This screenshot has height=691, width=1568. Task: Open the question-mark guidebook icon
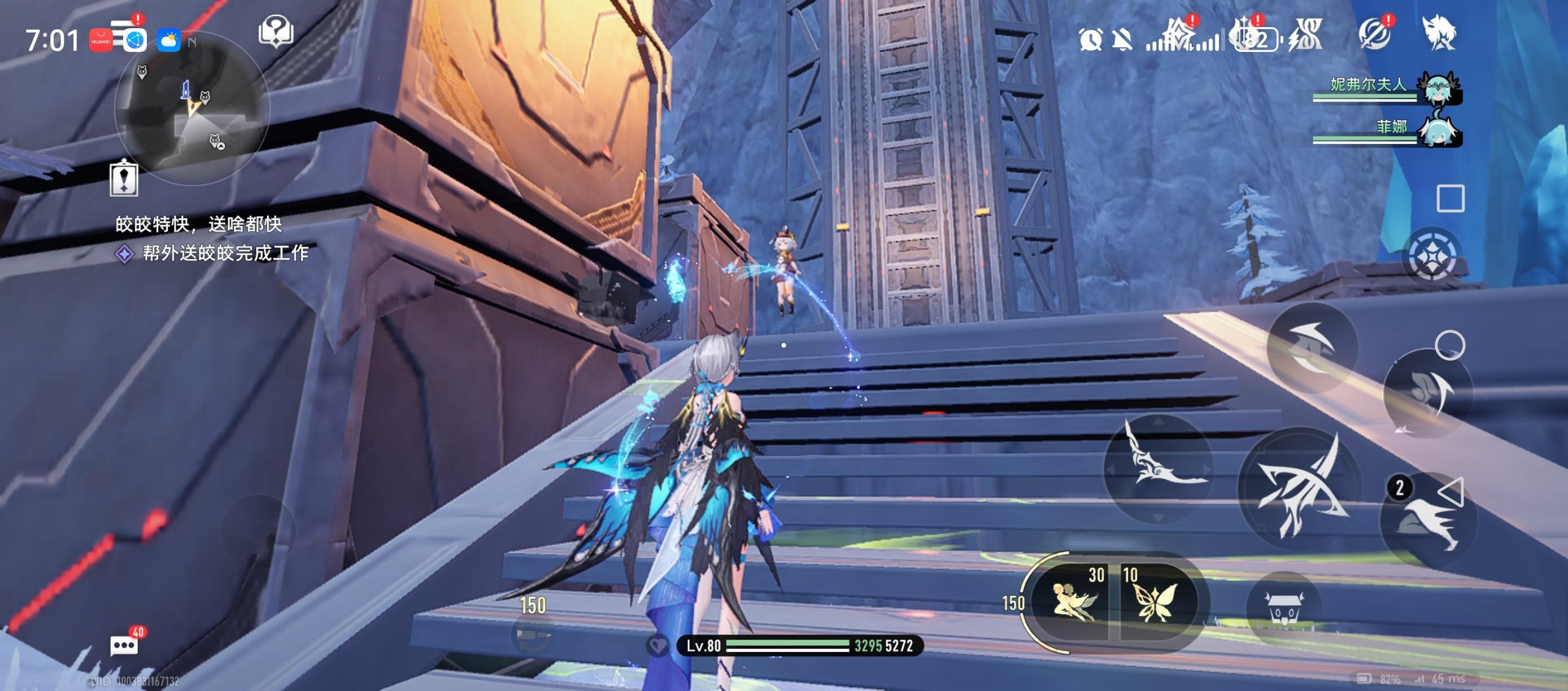point(276,32)
